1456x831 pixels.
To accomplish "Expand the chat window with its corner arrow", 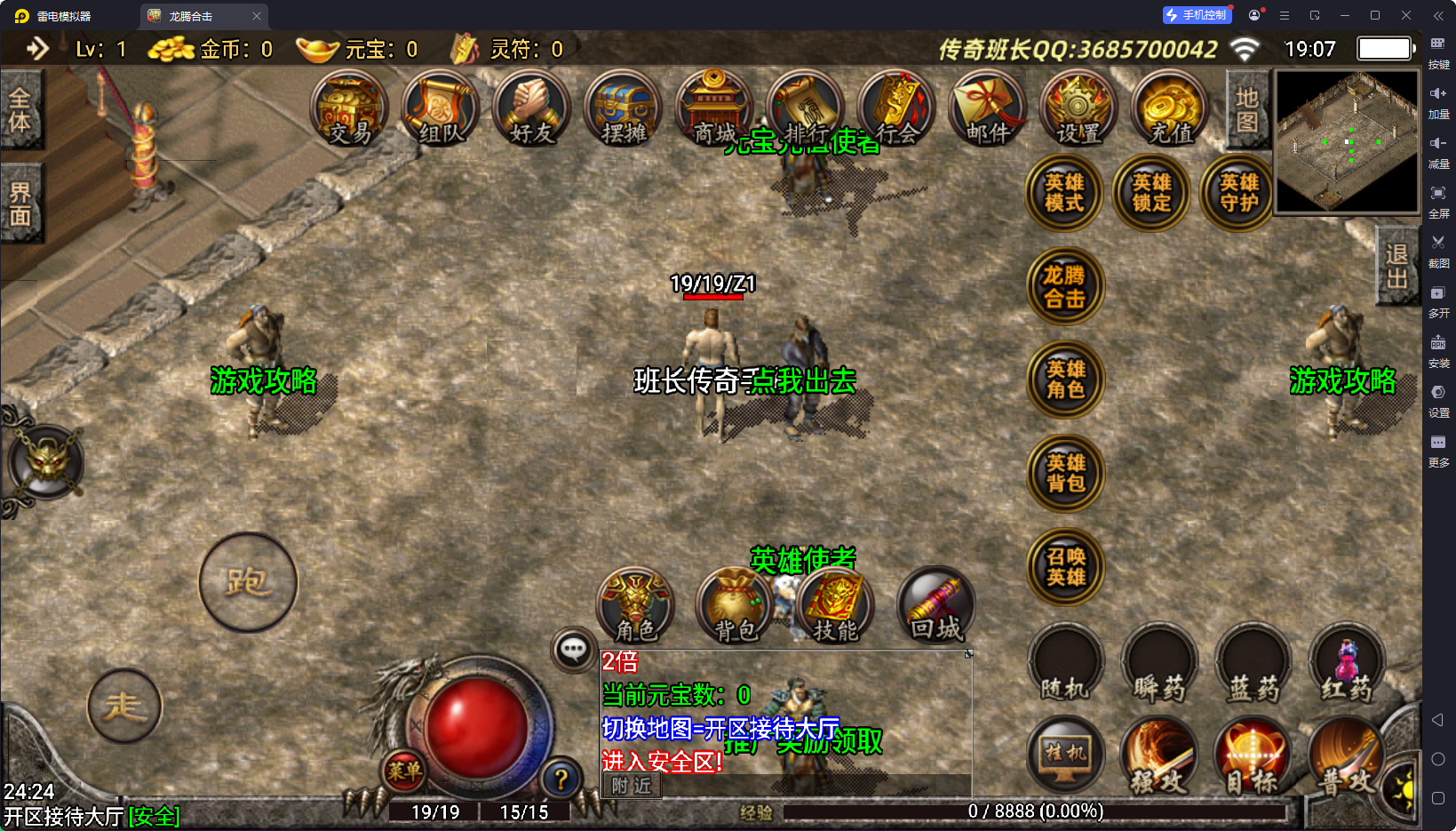I will pos(967,654).
